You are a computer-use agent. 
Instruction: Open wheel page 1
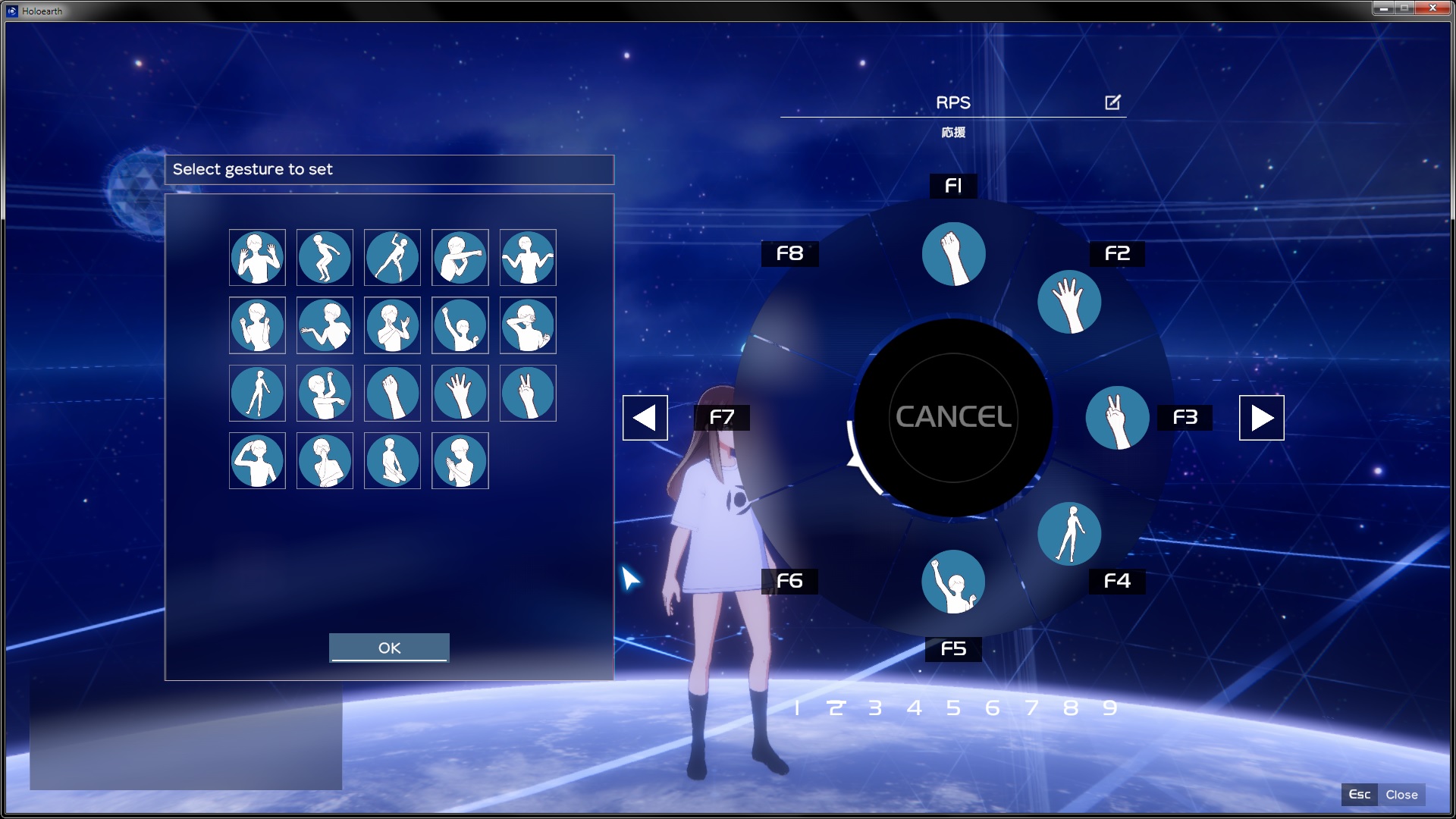point(797,708)
